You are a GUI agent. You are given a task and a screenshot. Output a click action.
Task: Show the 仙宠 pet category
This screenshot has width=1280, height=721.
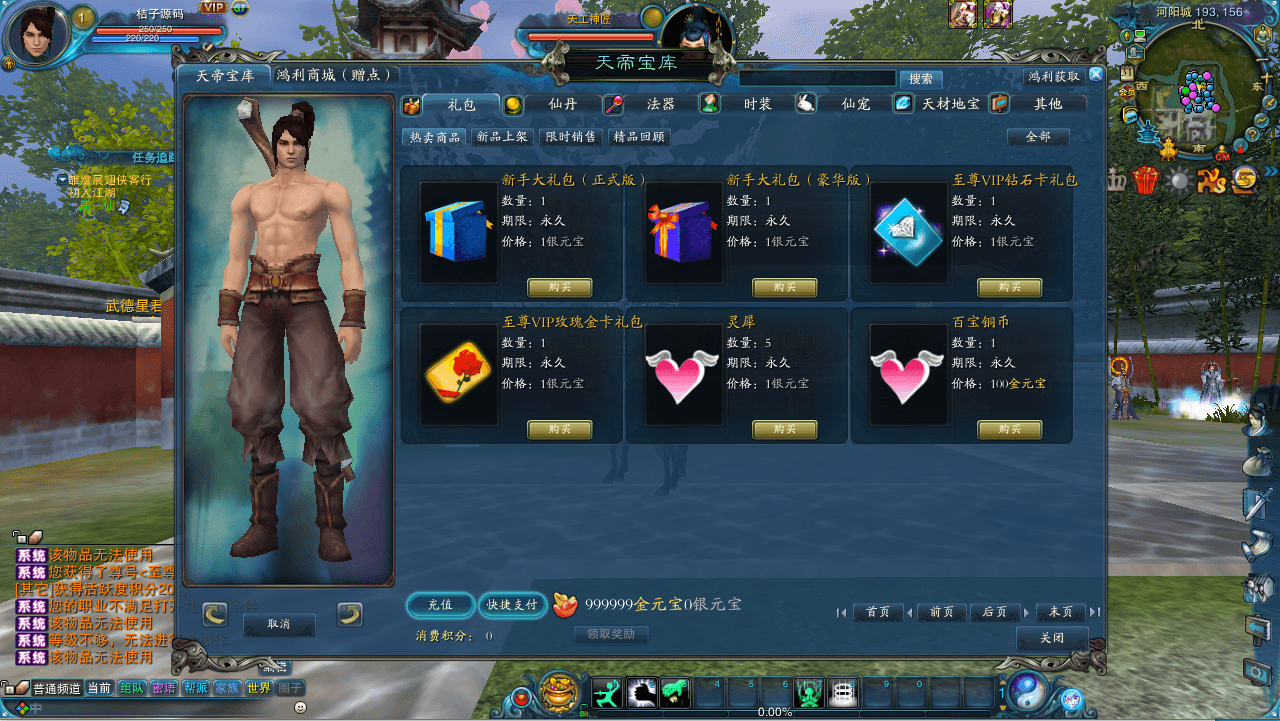pos(855,104)
